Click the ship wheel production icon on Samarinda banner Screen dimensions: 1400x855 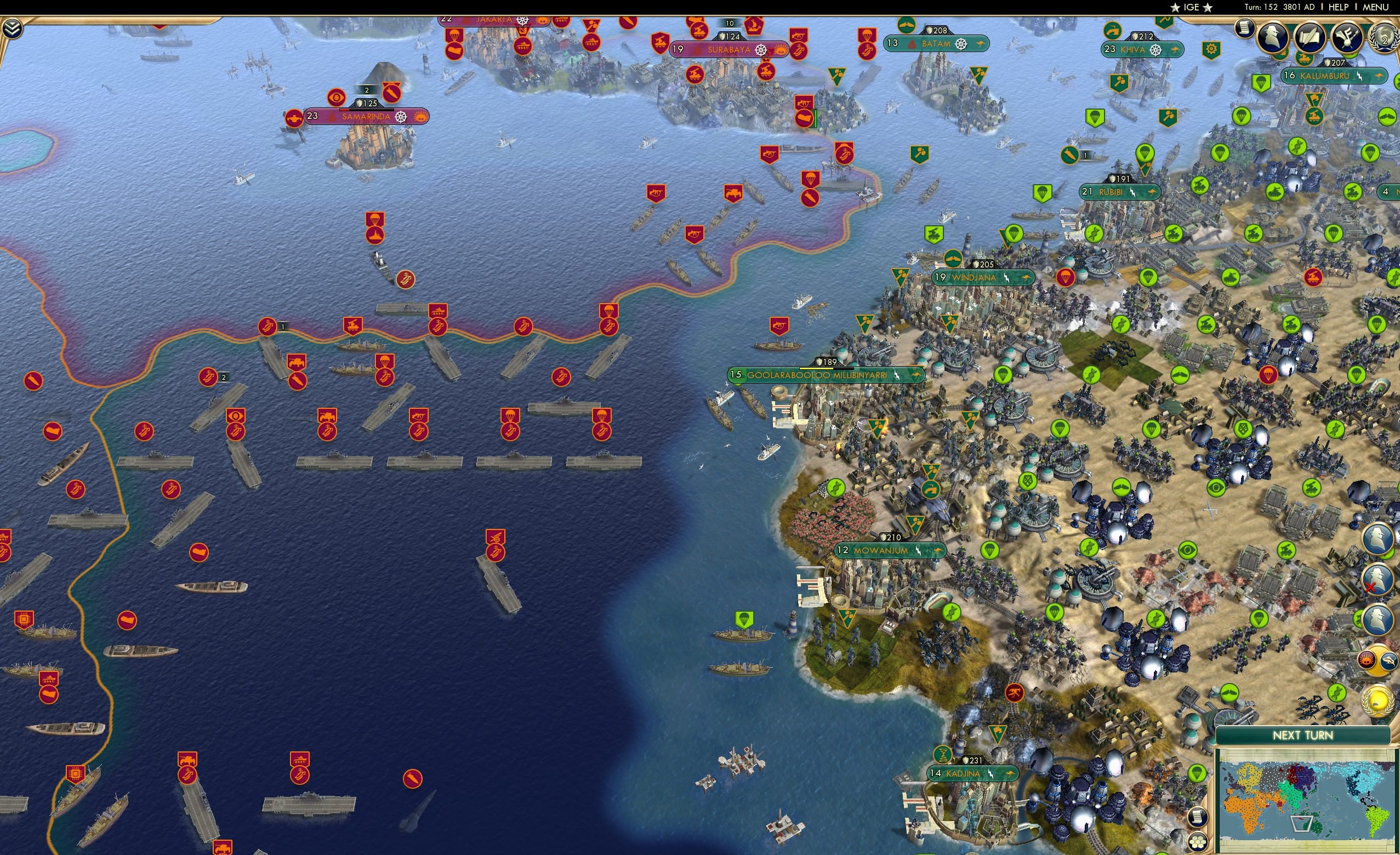click(402, 117)
